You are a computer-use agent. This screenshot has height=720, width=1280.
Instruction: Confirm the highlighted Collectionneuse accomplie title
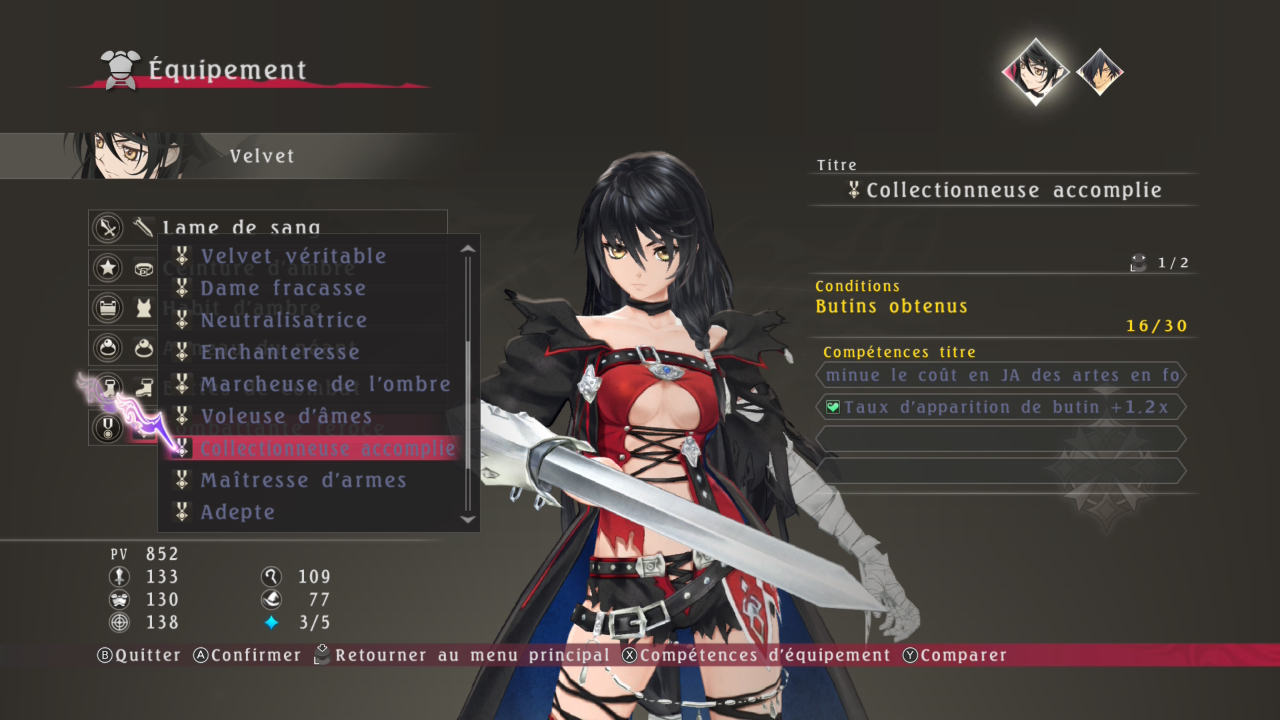[x=327, y=448]
